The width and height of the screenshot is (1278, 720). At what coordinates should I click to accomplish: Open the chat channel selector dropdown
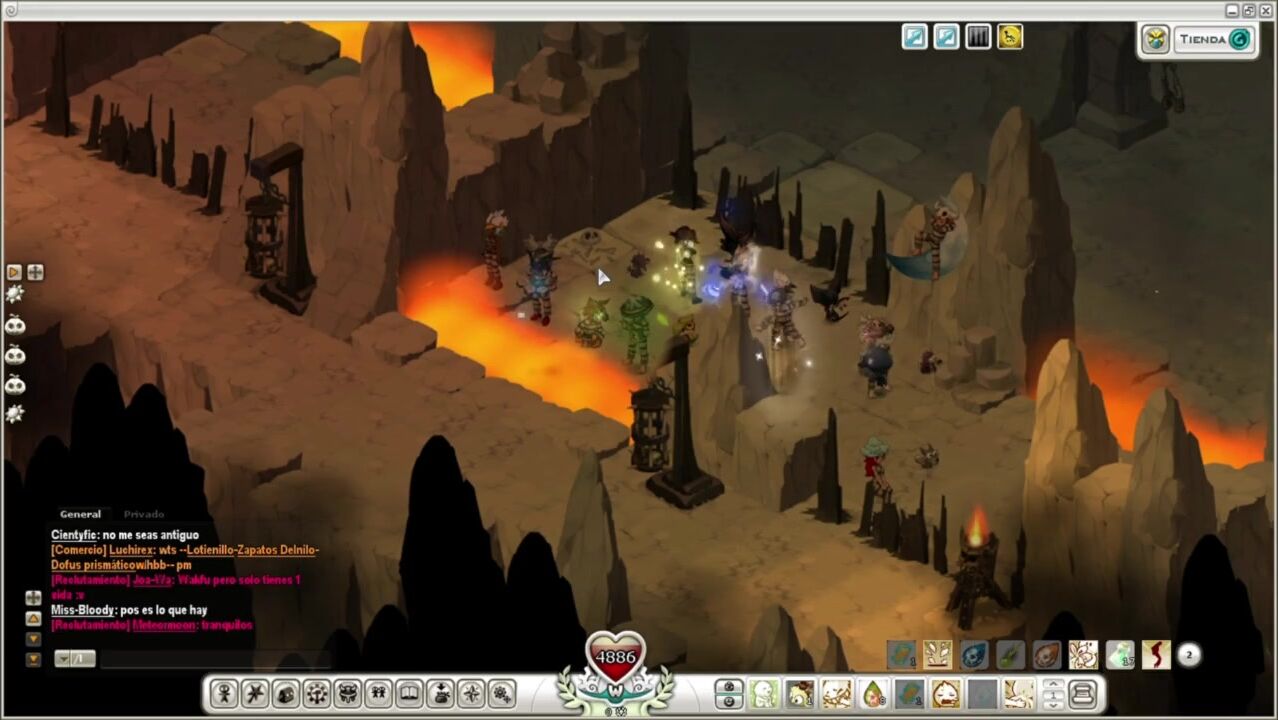coord(75,659)
